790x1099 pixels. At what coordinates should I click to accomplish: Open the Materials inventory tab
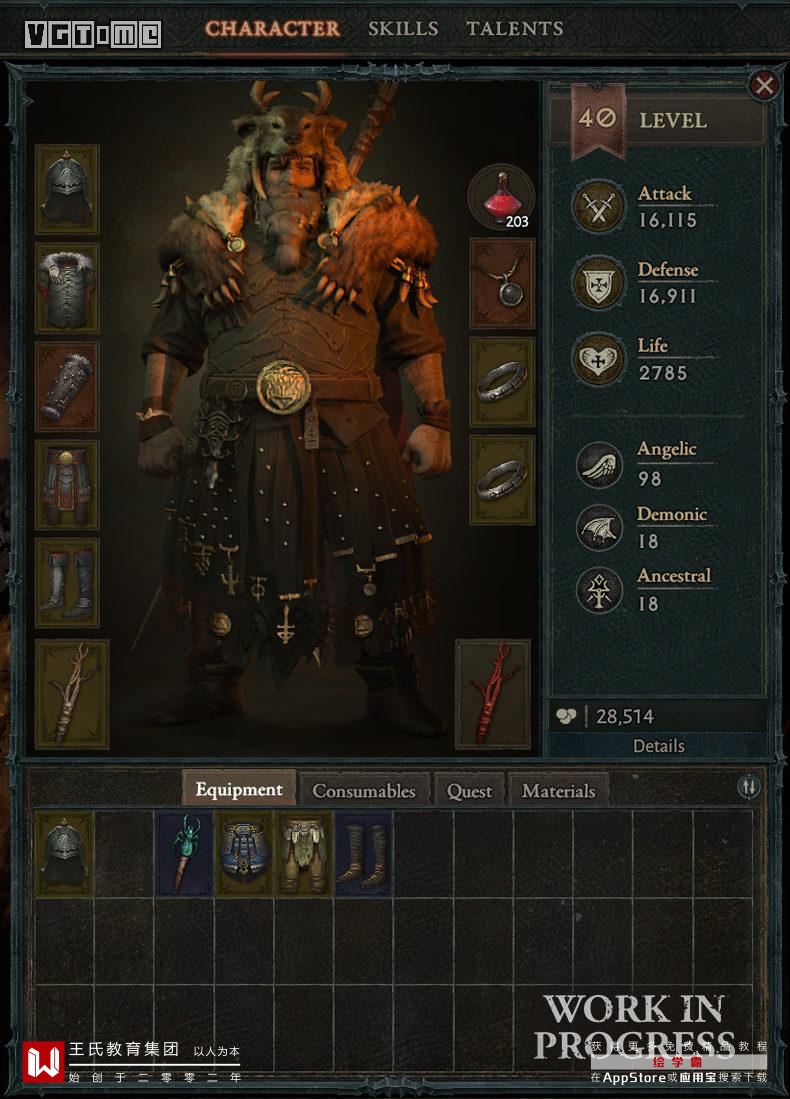(558, 790)
